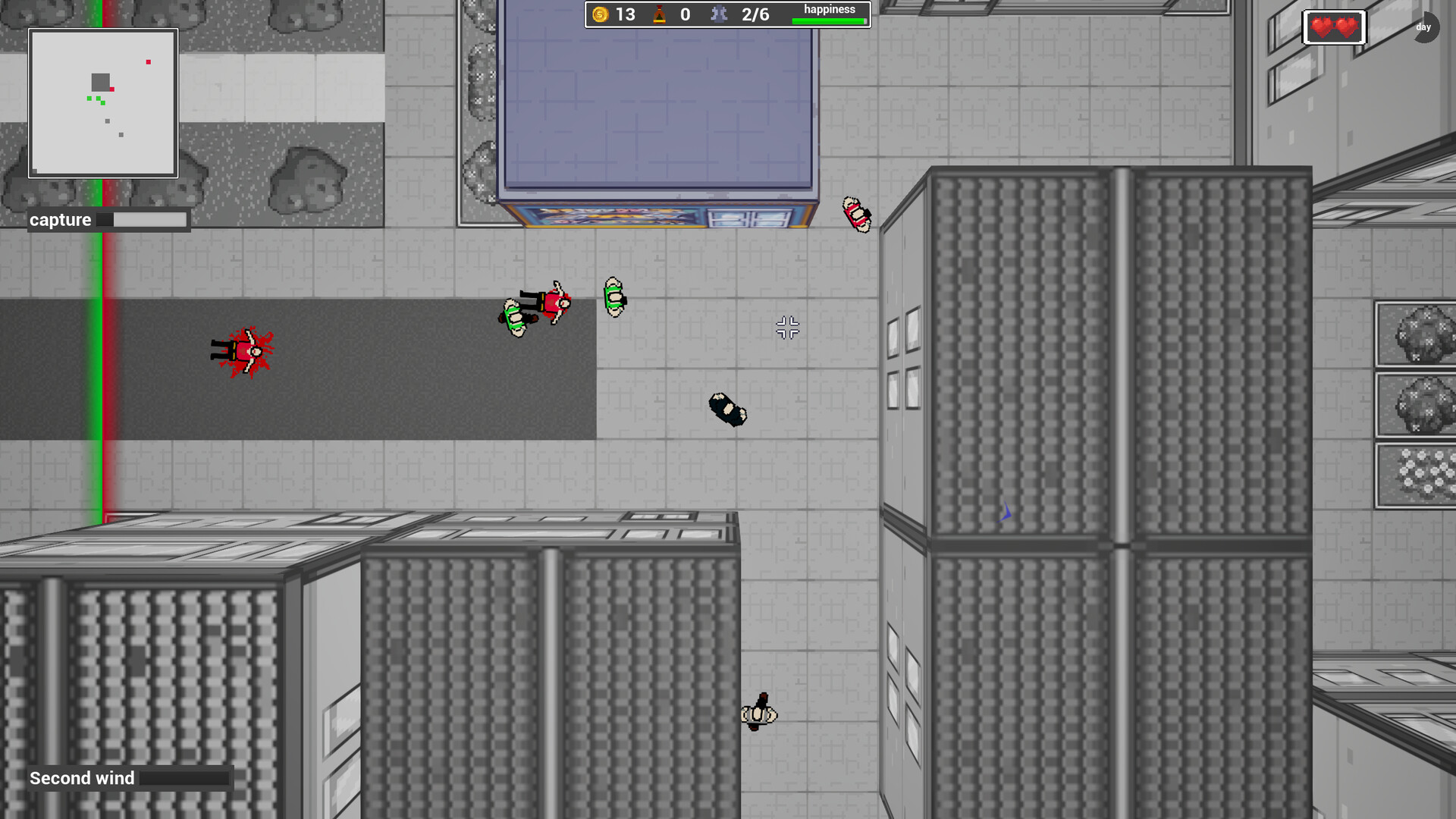
Task: Click the people counter icon showing 2/6
Action: pyautogui.click(x=718, y=14)
